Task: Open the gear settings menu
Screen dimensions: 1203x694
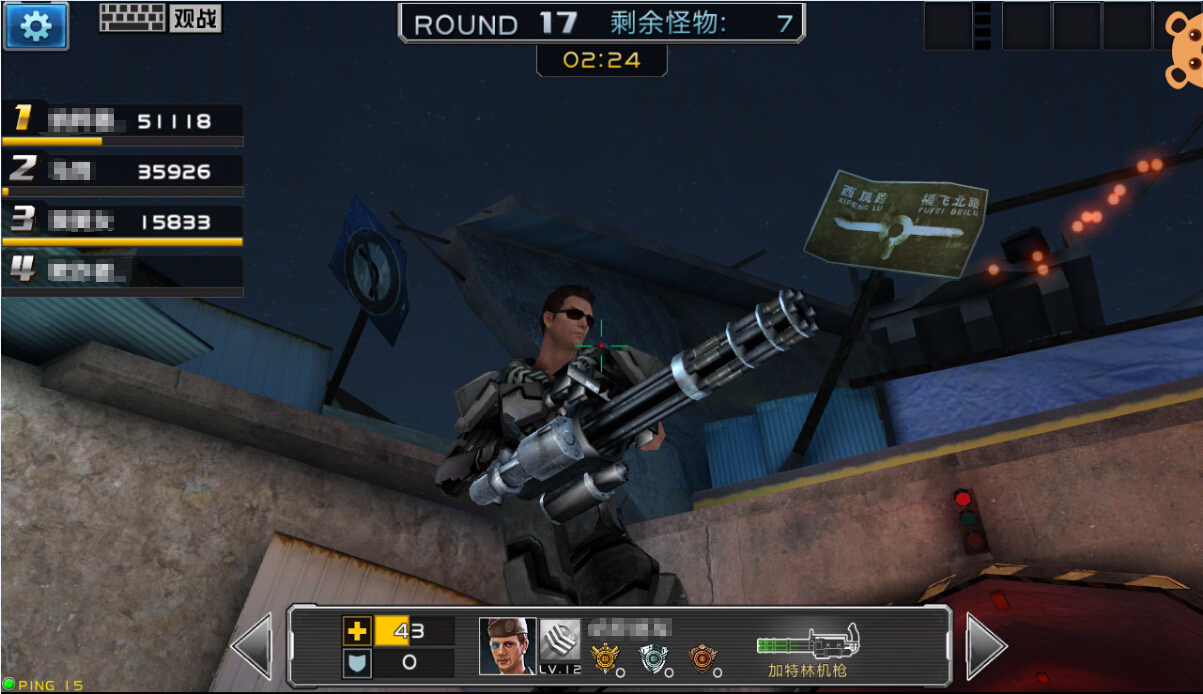Action: click(36, 26)
